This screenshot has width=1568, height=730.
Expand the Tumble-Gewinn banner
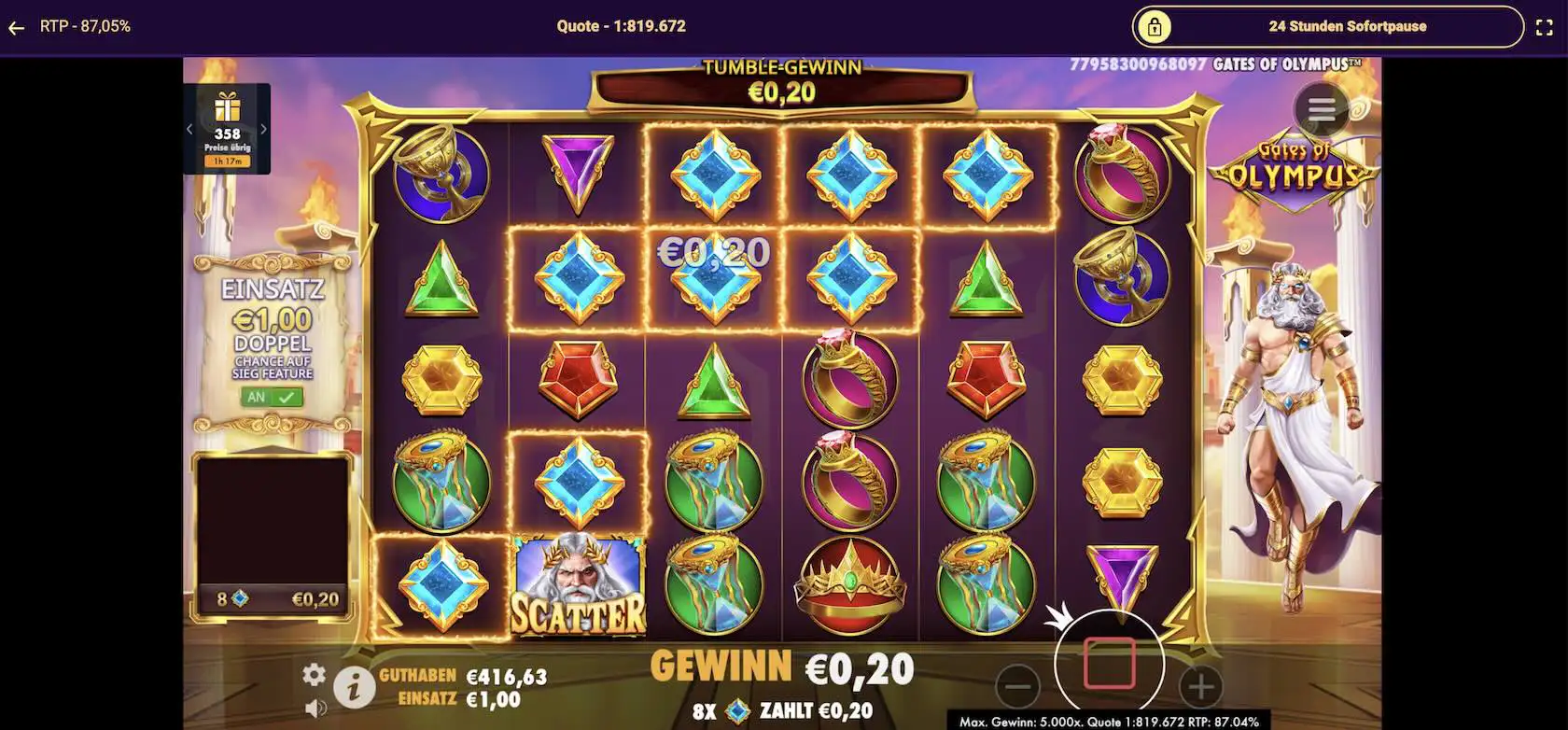click(x=780, y=84)
